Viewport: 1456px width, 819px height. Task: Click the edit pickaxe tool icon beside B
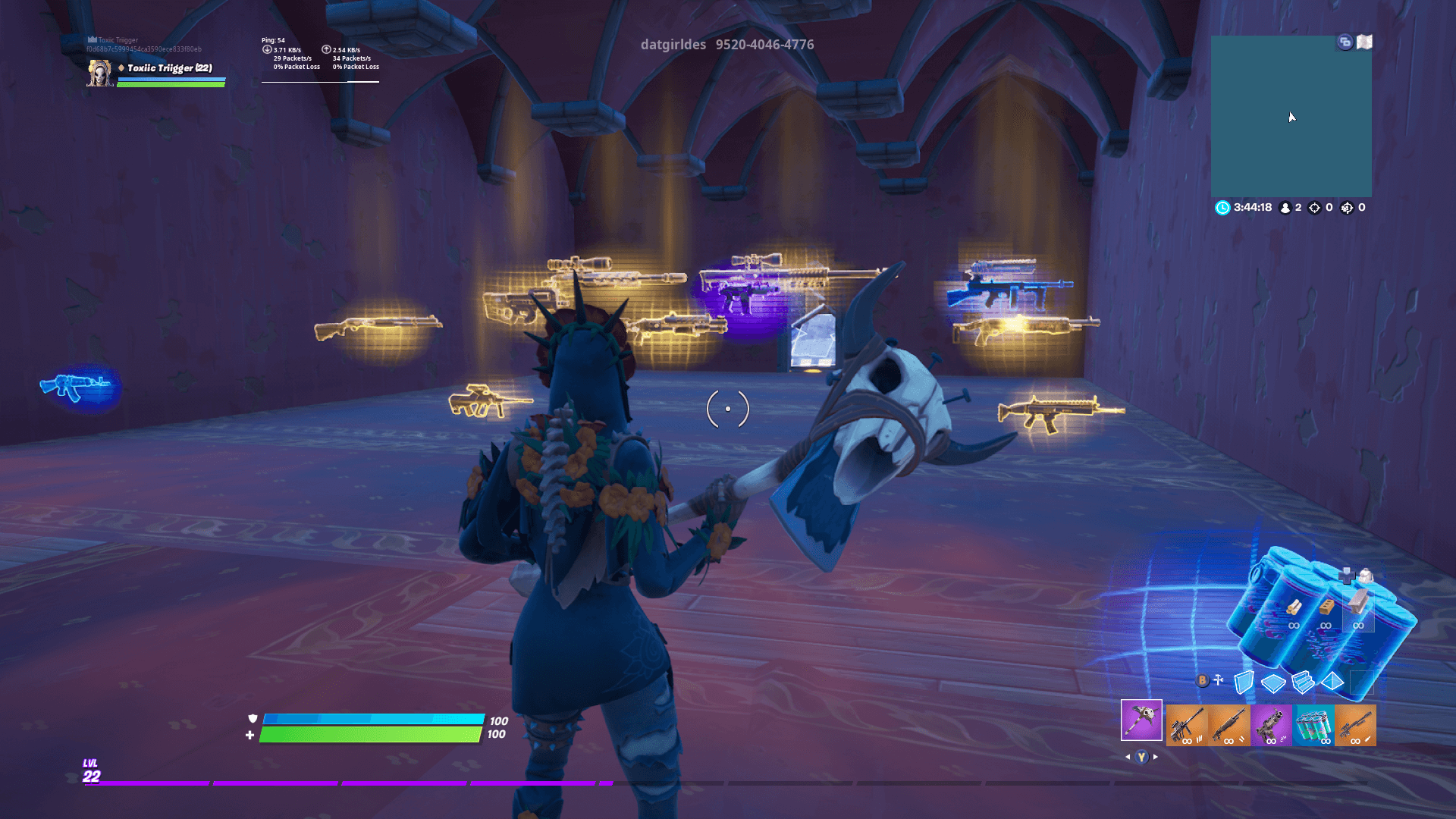pyautogui.click(x=1218, y=679)
